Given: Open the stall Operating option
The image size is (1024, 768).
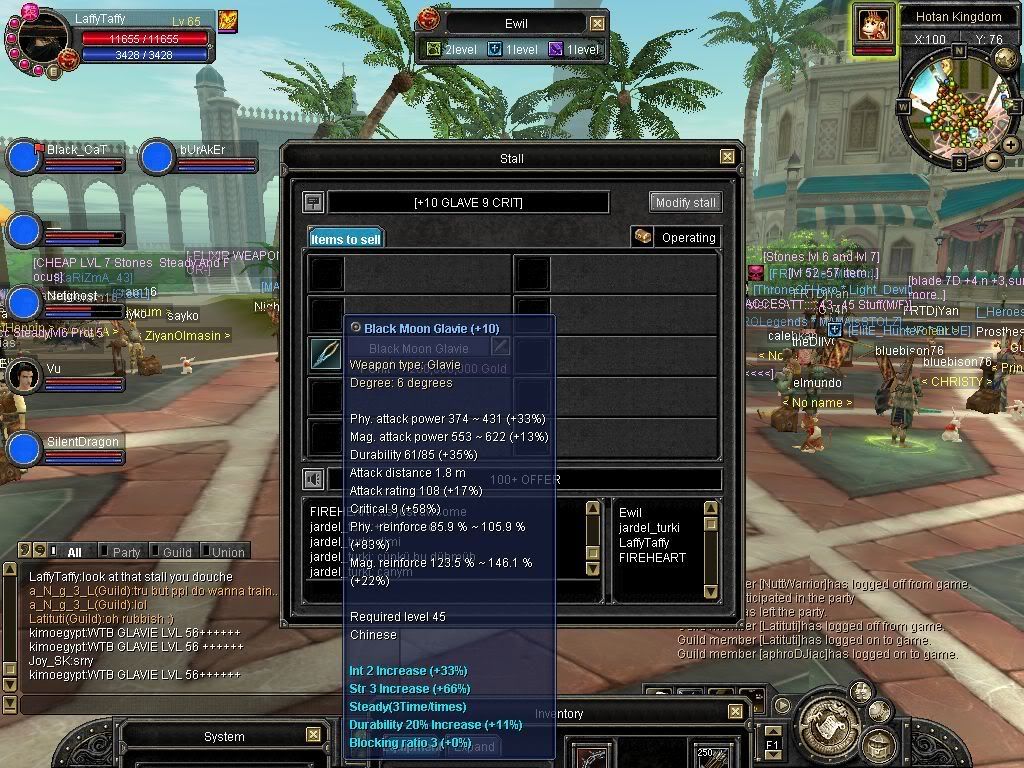Looking at the screenshot, I should point(676,237).
